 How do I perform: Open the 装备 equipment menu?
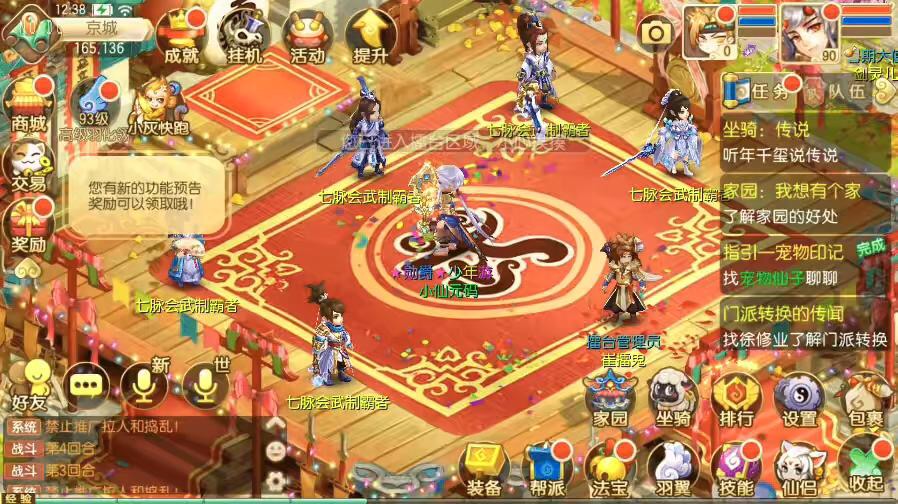(x=484, y=470)
